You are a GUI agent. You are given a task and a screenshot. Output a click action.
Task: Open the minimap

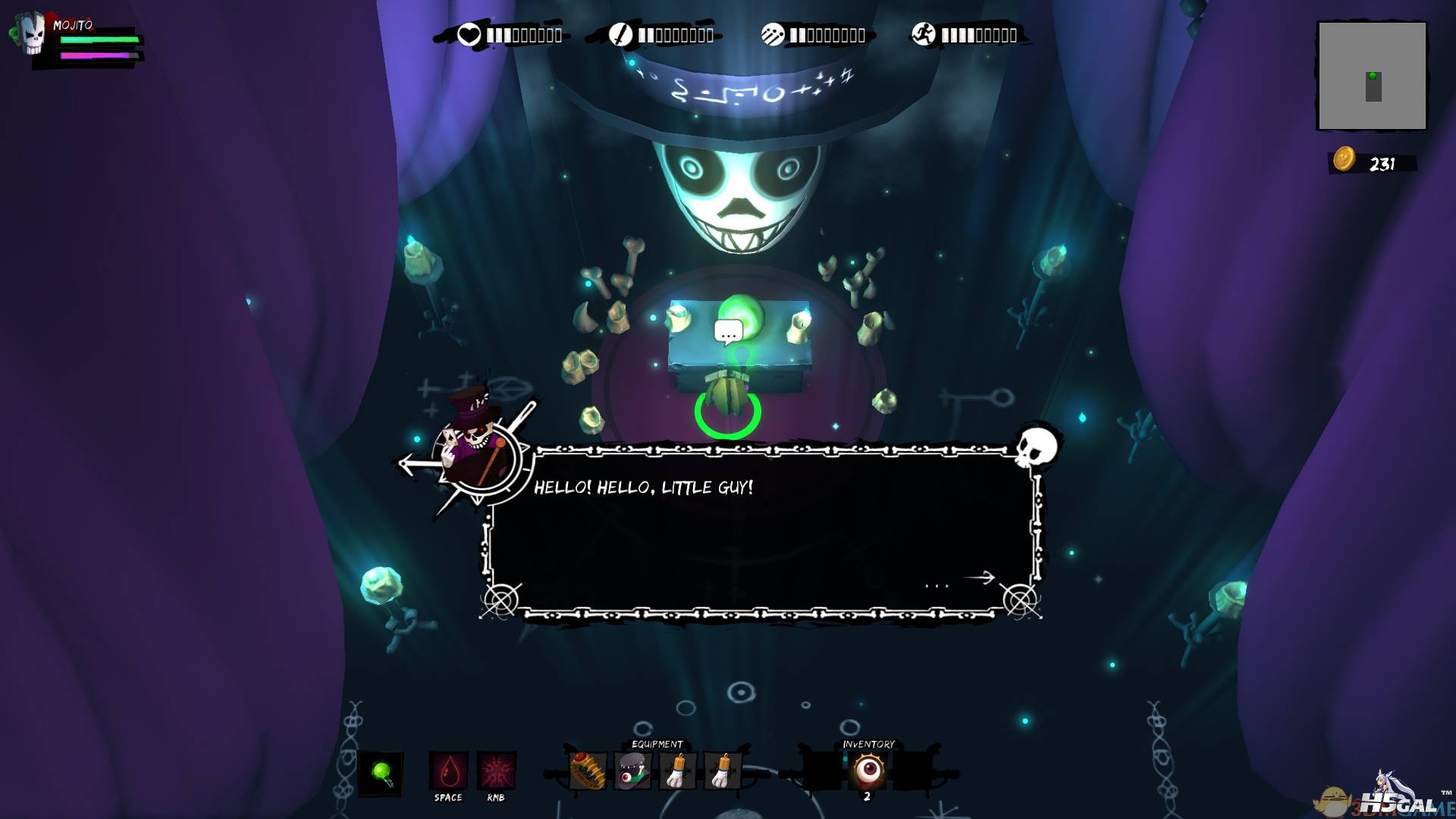pyautogui.click(x=1372, y=76)
